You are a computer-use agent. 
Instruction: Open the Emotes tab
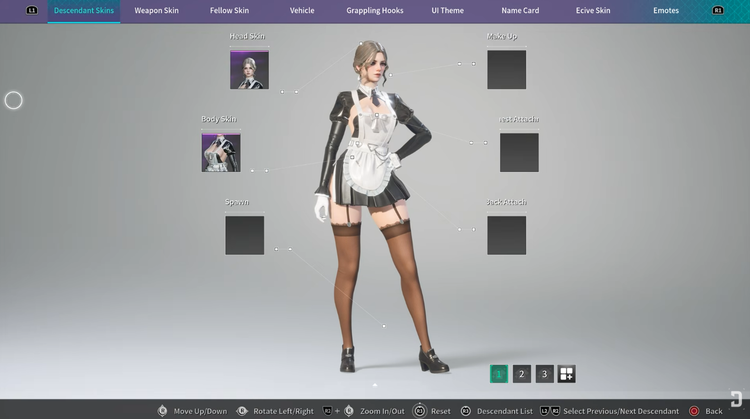[666, 11]
